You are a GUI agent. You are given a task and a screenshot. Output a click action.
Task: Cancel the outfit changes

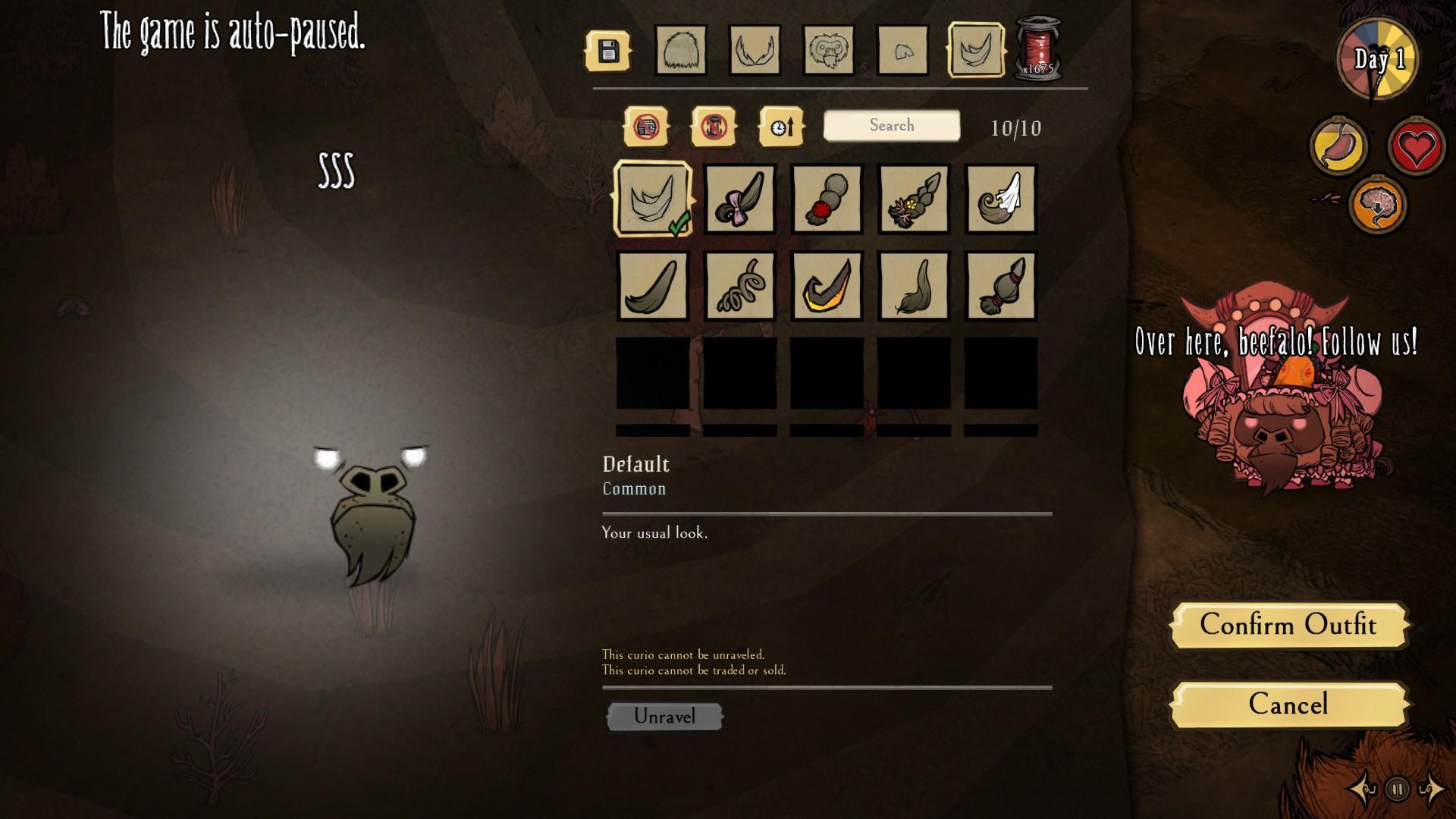pos(1288,704)
